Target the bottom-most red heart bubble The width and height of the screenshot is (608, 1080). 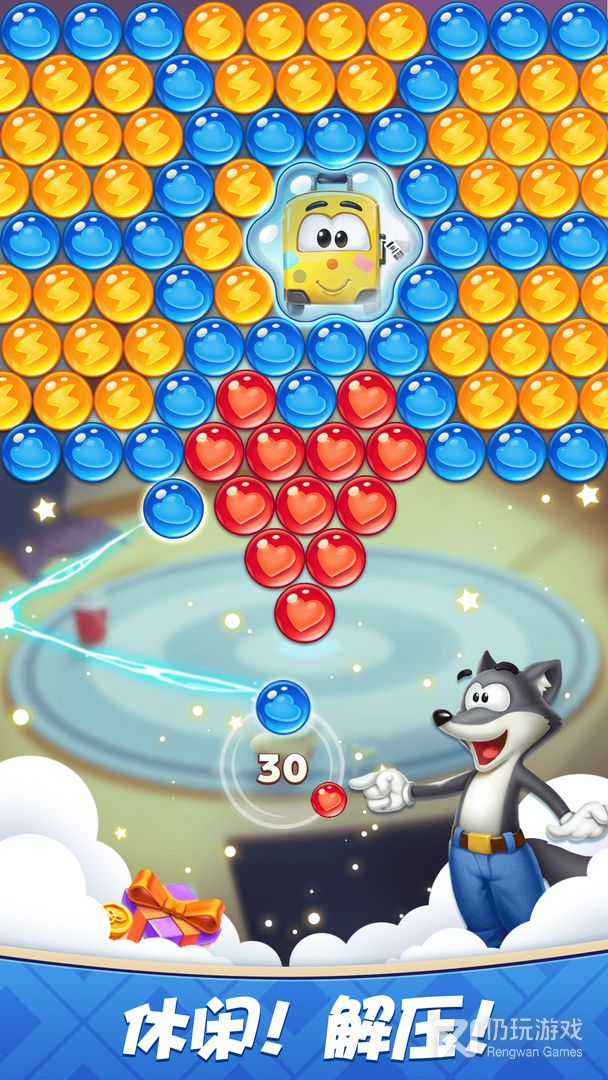(304, 612)
